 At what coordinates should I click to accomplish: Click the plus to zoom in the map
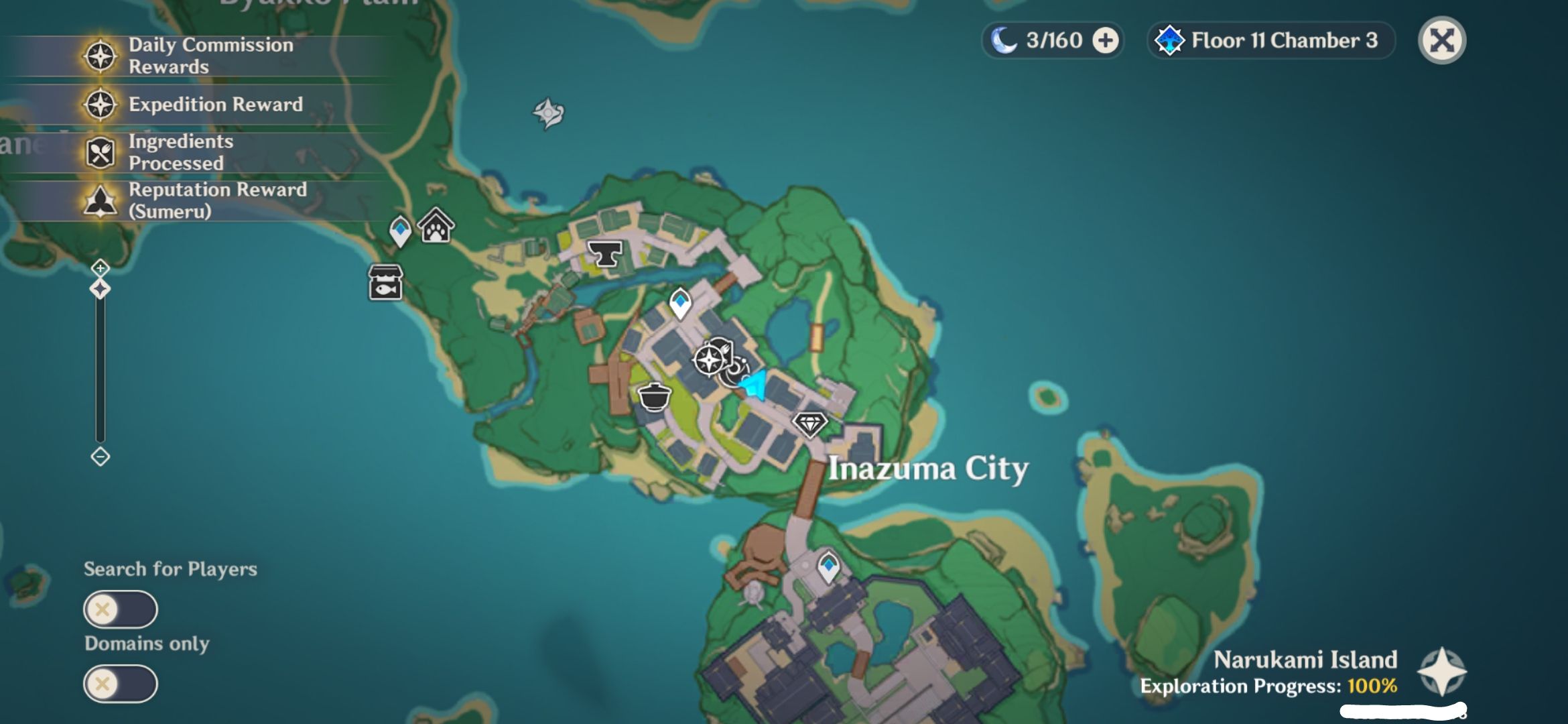tap(99, 268)
